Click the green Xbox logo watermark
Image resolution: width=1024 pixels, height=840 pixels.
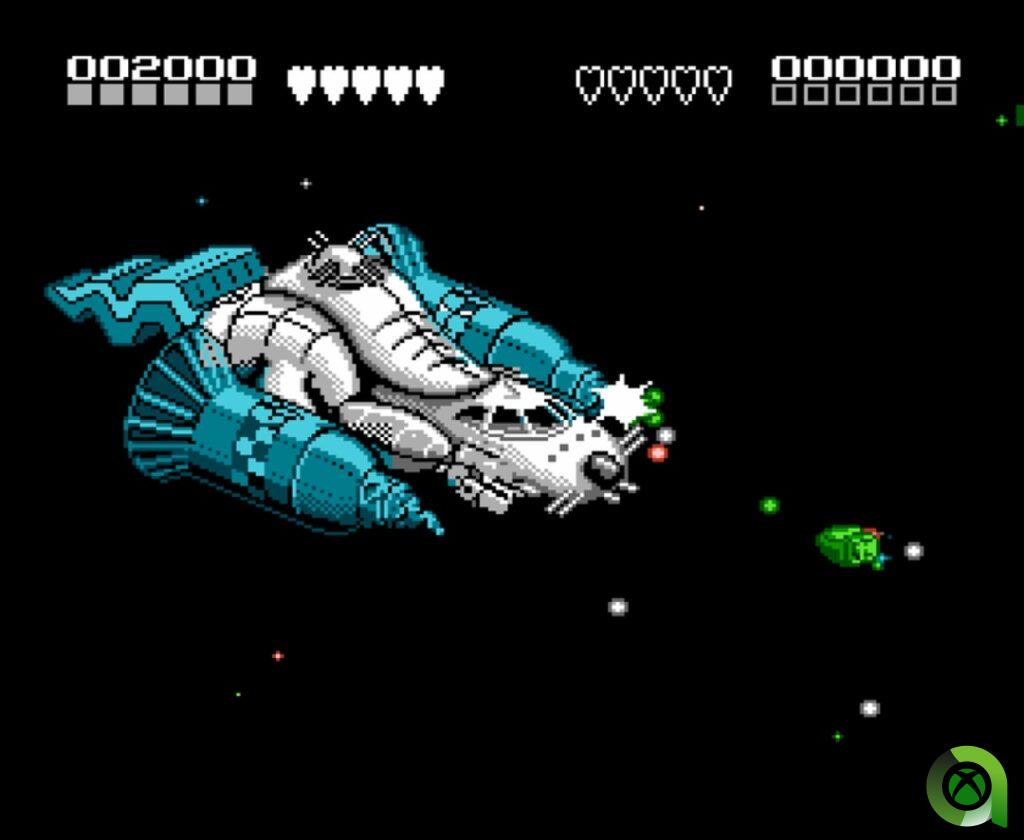click(x=964, y=786)
